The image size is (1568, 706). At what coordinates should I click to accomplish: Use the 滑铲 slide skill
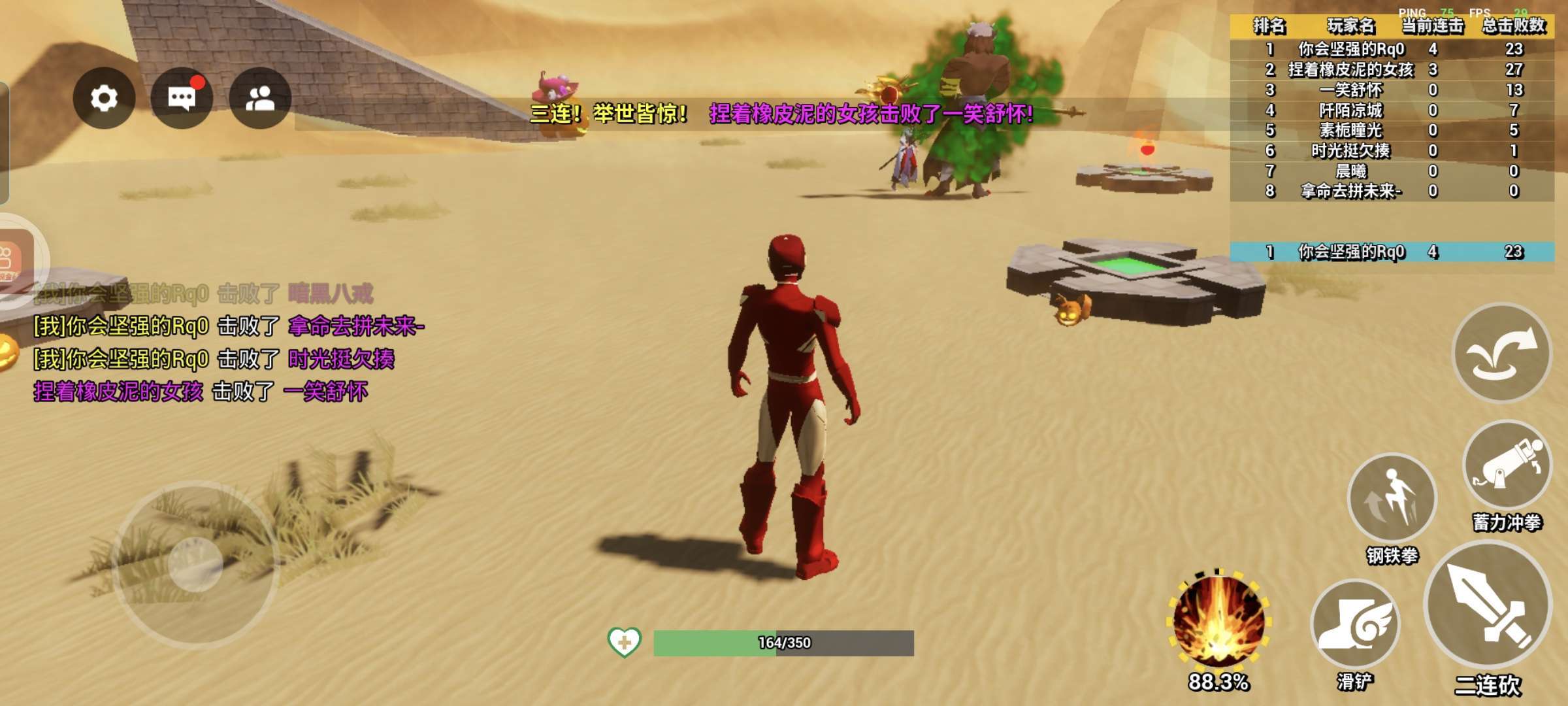[x=1355, y=624]
